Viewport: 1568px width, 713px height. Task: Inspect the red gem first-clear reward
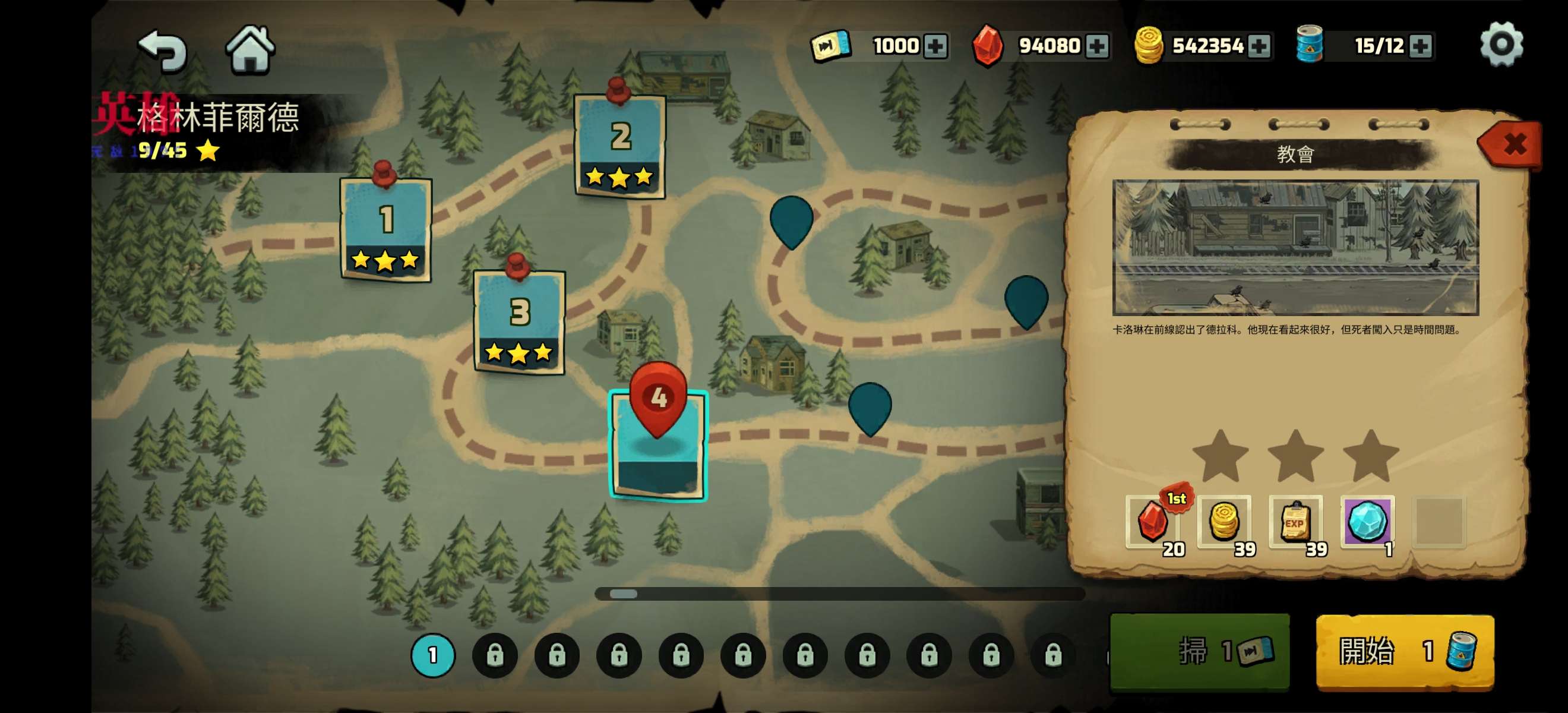click(1152, 522)
